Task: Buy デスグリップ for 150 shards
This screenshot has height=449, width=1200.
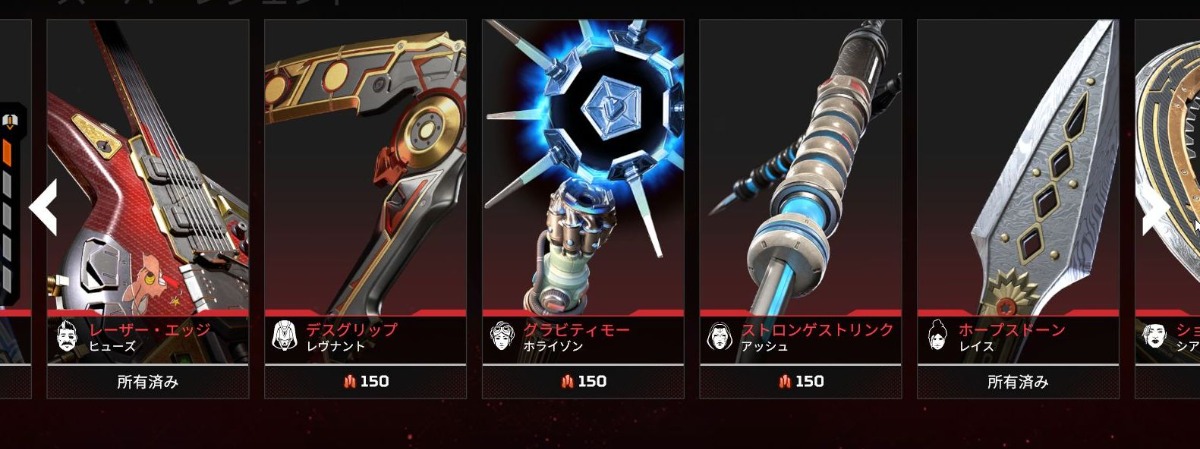Action: (x=365, y=381)
